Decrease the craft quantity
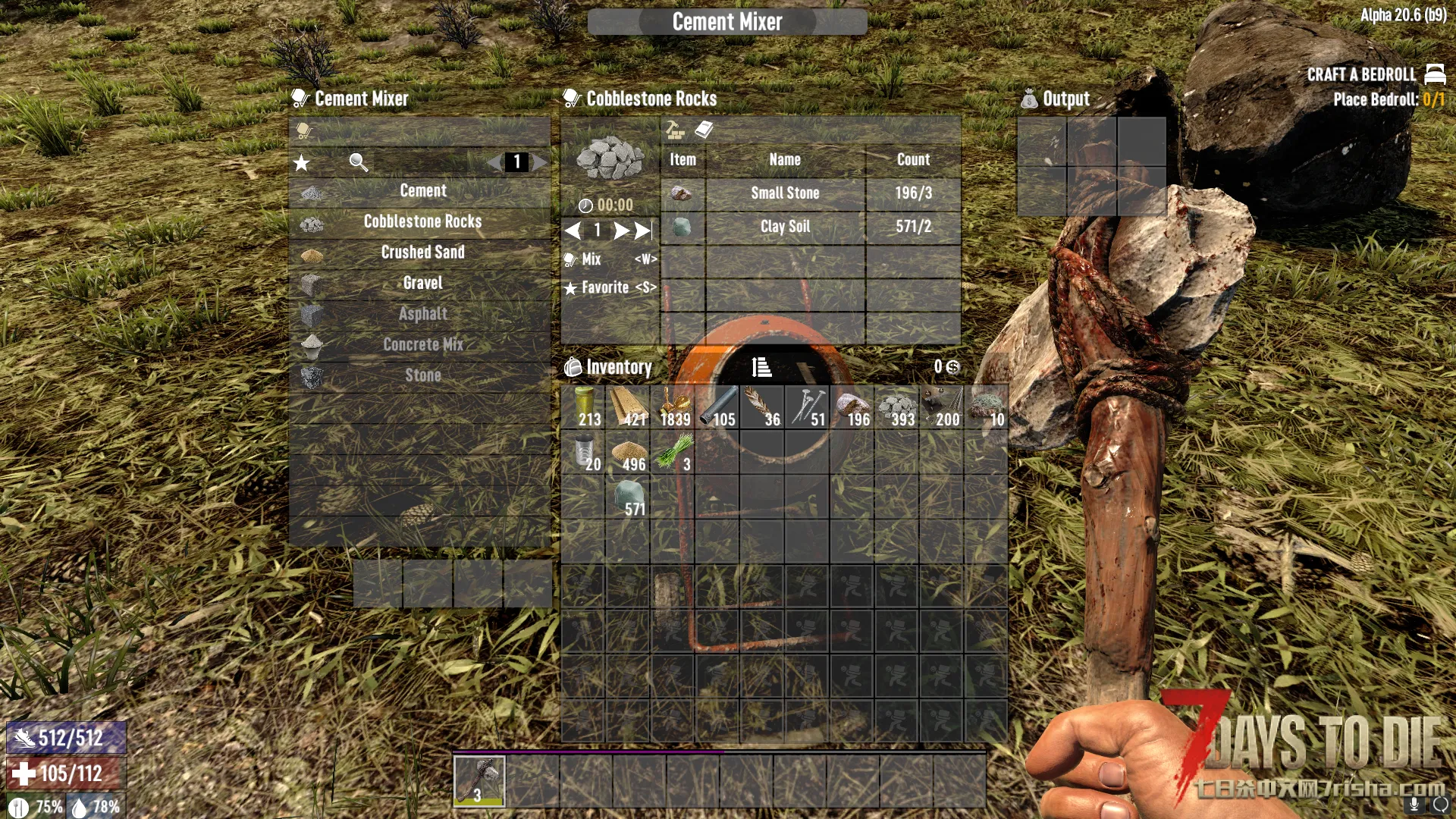The width and height of the screenshot is (1456, 819). pyautogui.click(x=573, y=231)
